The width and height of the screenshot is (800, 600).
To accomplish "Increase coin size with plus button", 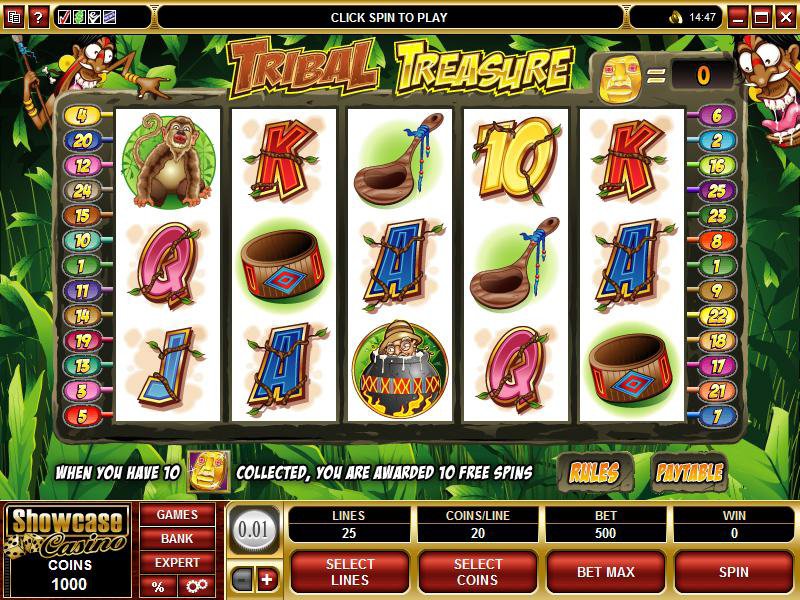I will click(x=266, y=580).
